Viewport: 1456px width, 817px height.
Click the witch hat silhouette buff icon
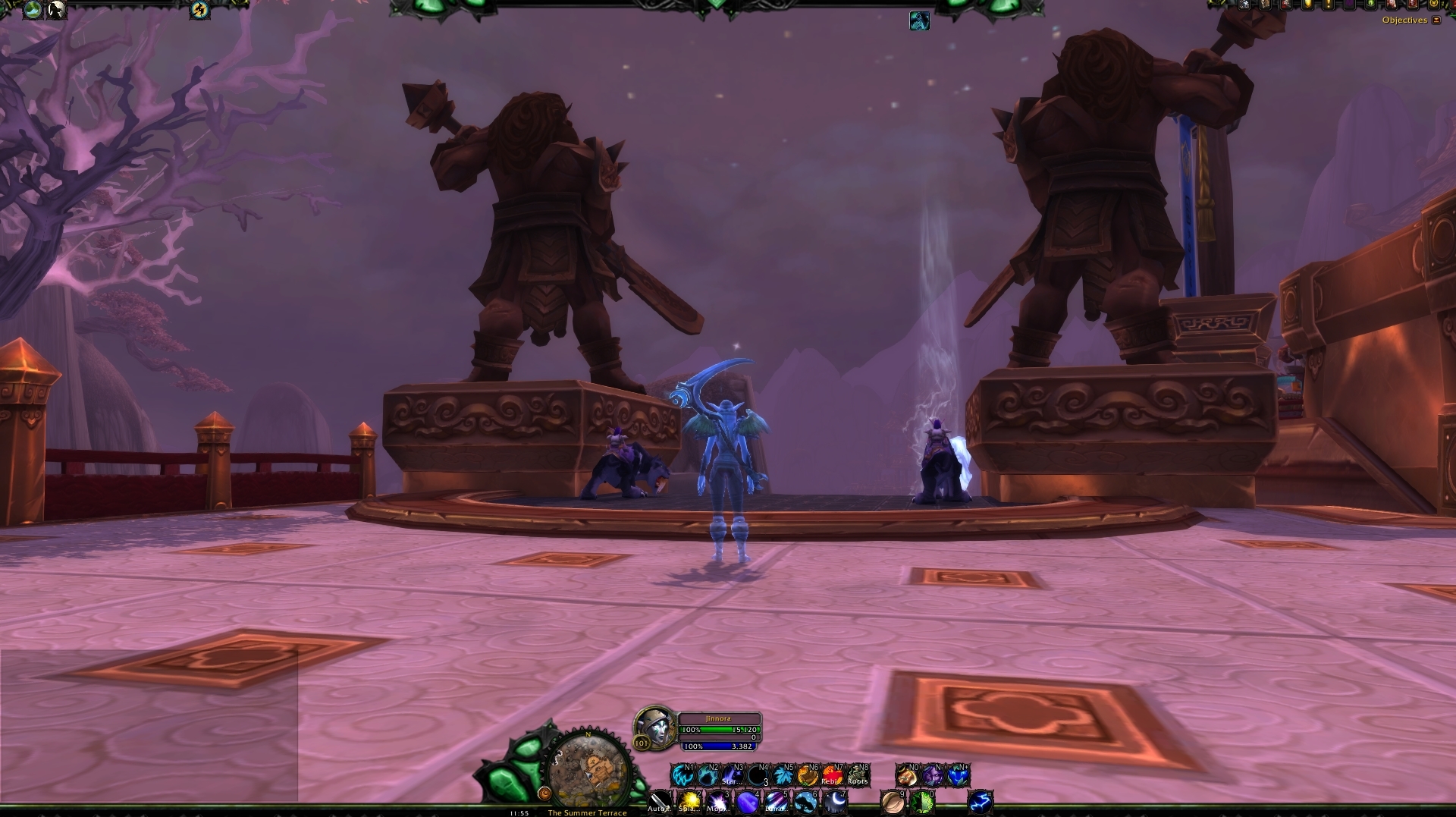point(56,10)
